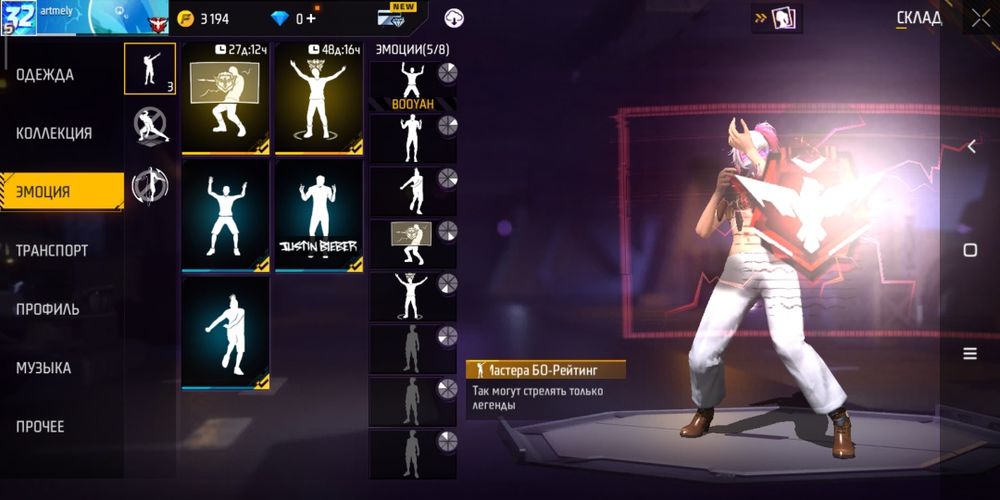Switch to the КОЛЛЕКЦИЯ category
This screenshot has width=1000, height=500.
point(54,133)
